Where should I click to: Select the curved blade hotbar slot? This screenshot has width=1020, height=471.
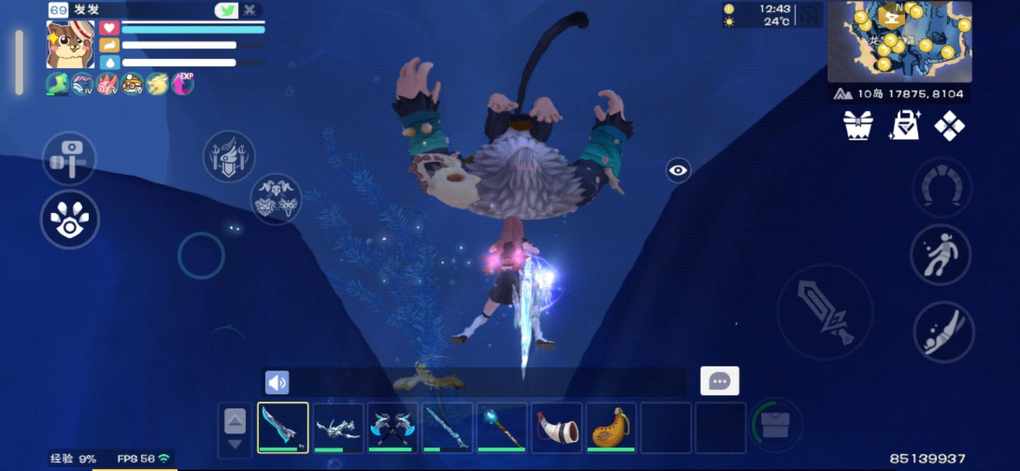coord(283,428)
